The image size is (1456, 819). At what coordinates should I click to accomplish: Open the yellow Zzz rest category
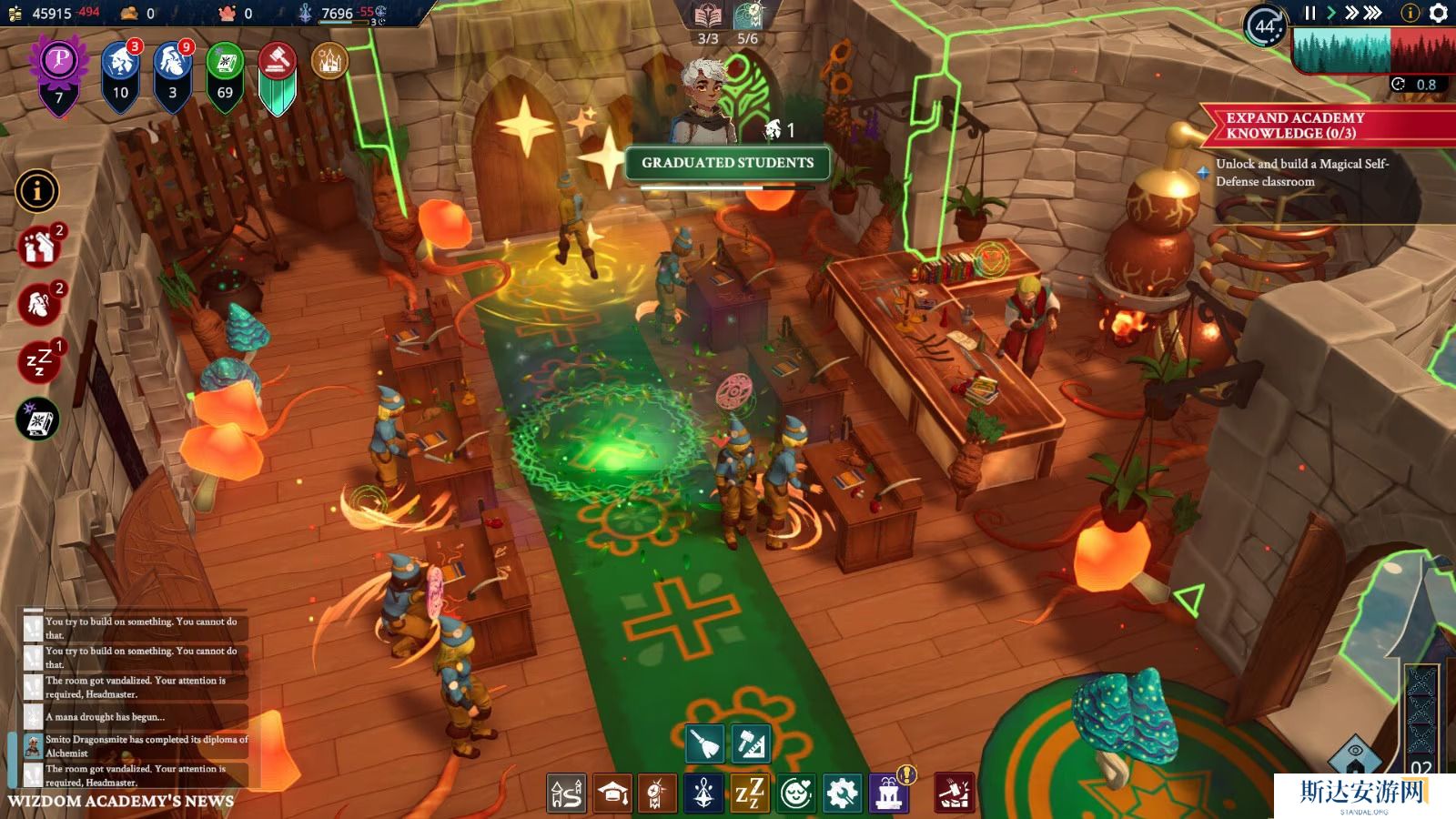[x=750, y=794]
